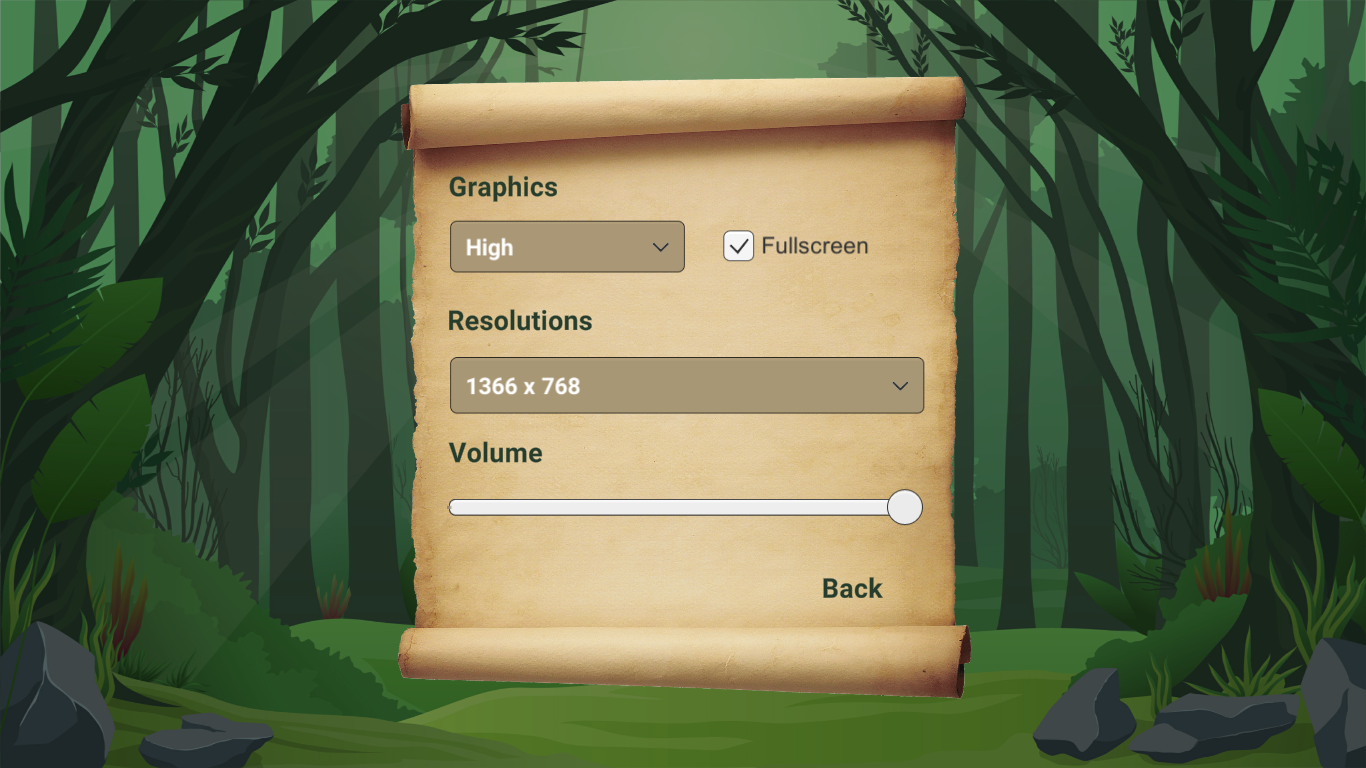Click the Volume label

496,453
